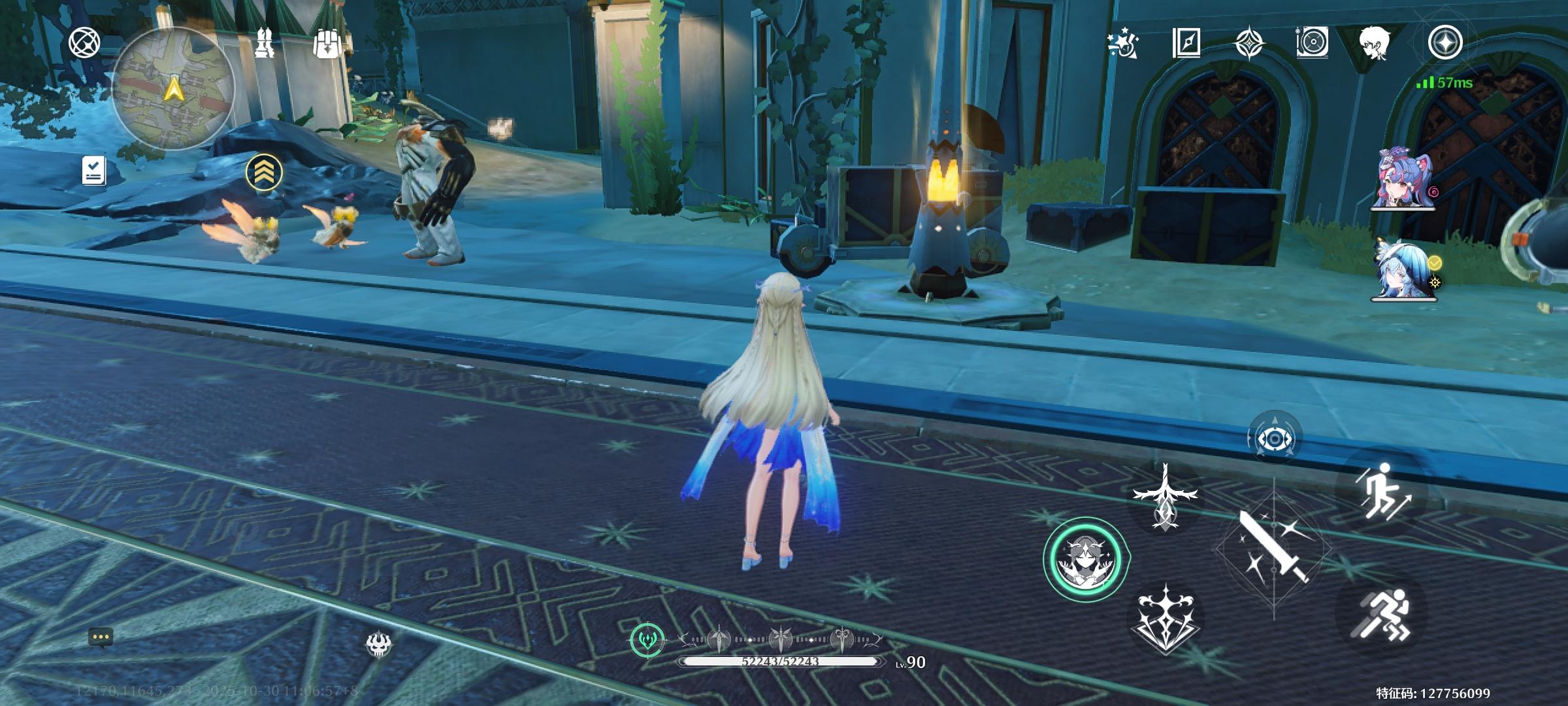
Task: Open the backpack inventory
Action: point(327,44)
